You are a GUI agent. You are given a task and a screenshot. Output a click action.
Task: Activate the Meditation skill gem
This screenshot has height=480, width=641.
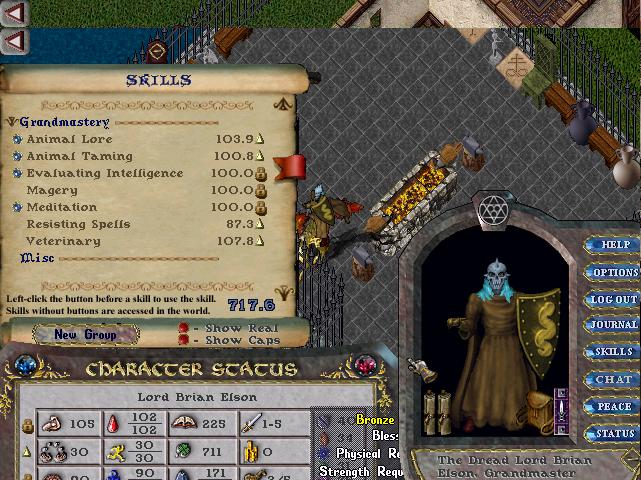coord(17,208)
